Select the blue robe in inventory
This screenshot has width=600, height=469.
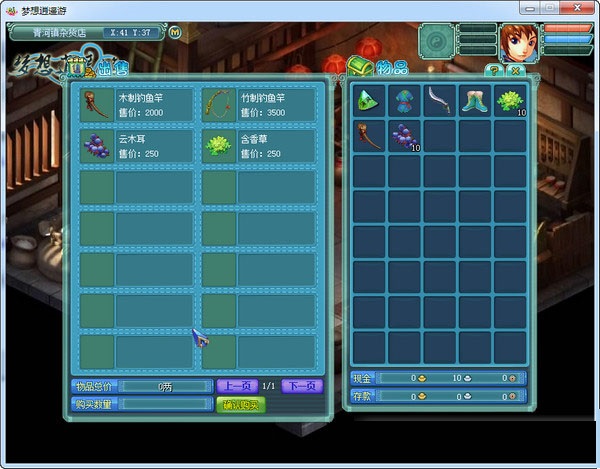(405, 100)
